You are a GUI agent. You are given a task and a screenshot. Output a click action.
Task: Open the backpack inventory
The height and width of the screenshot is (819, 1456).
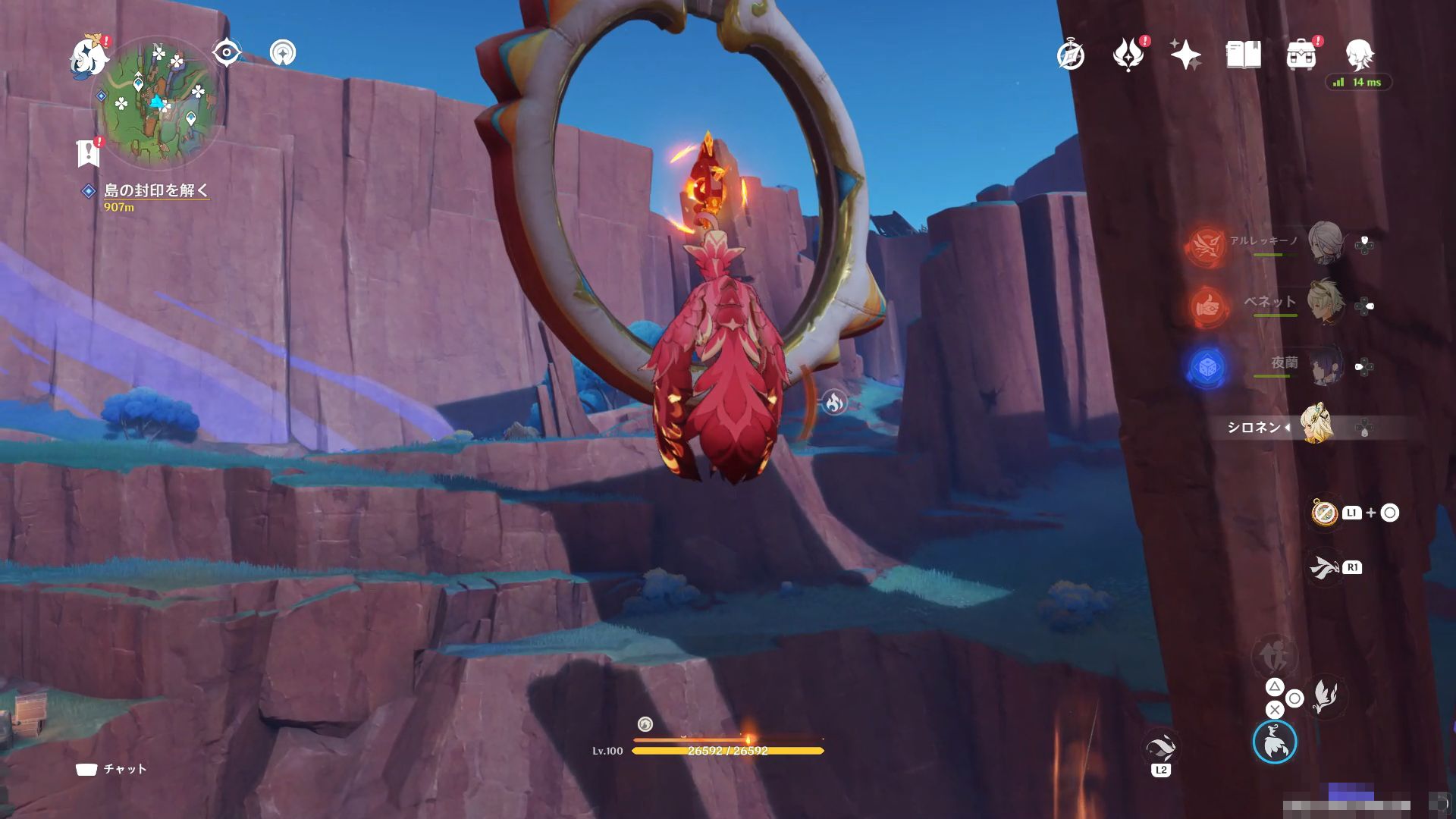[1301, 55]
